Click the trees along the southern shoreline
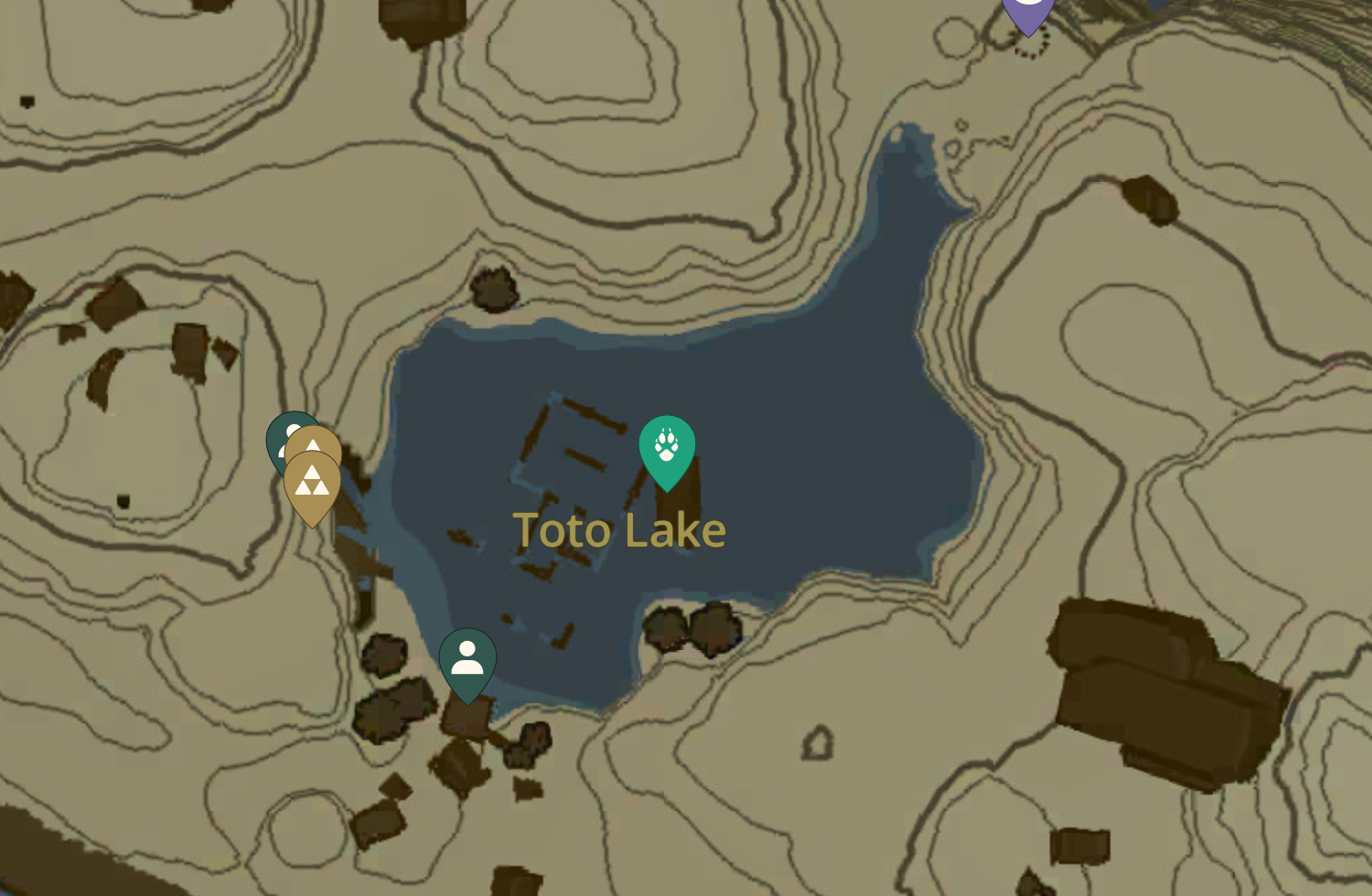 click(691, 626)
